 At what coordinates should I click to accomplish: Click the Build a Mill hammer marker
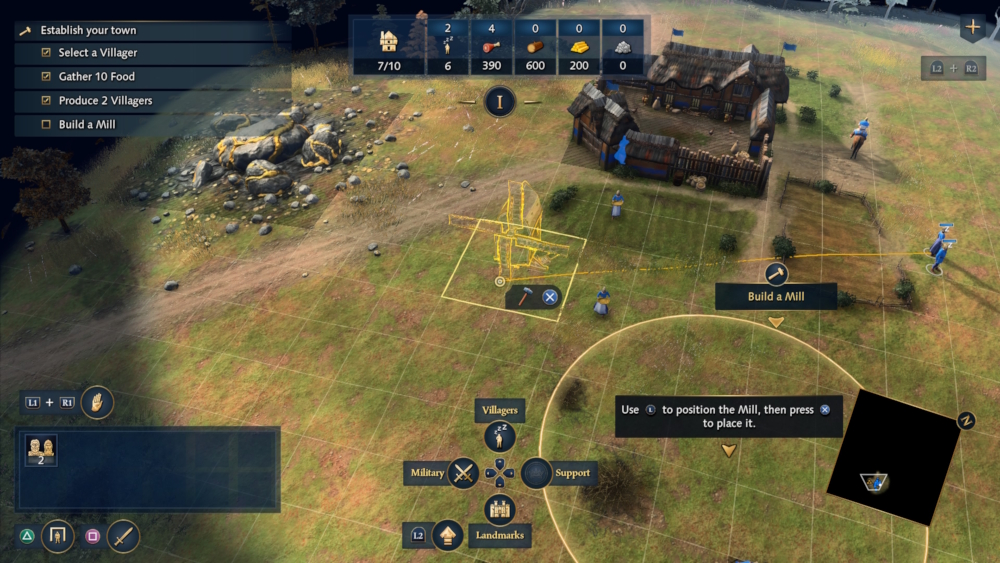[776, 273]
